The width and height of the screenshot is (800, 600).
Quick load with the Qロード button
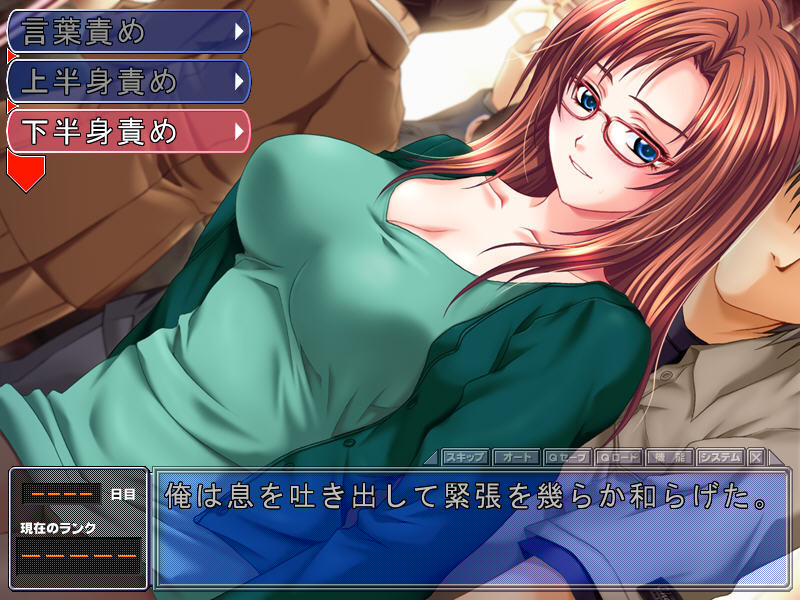[619, 457]
